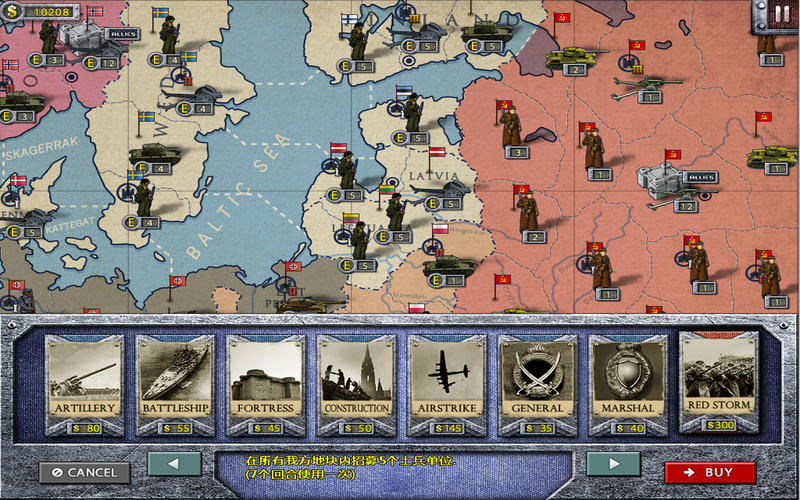Pick the Fortress card
Viewport: 800px width, 500px height.
(265, 382)
